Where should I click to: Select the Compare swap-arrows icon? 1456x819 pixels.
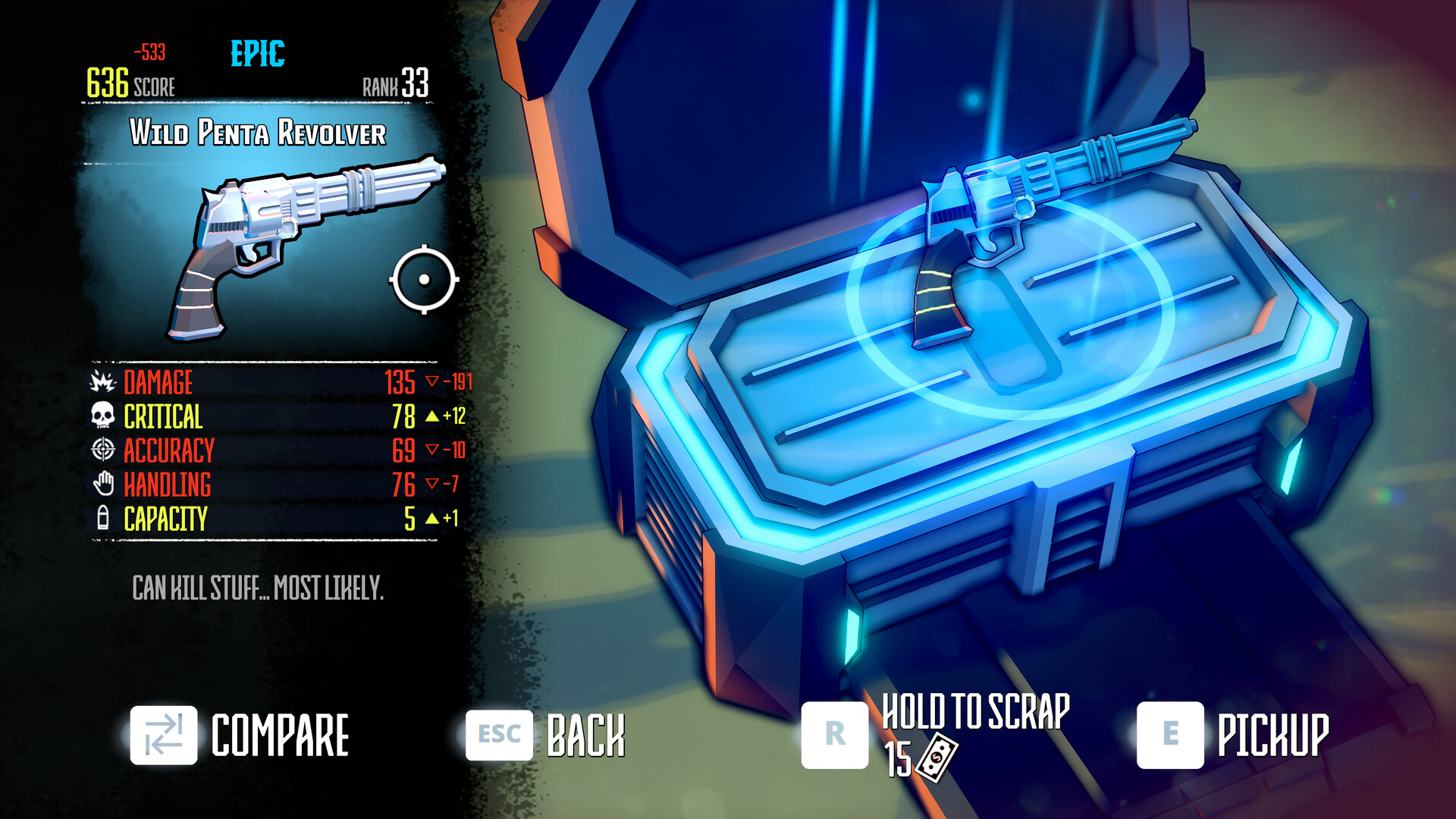(164, 733)
